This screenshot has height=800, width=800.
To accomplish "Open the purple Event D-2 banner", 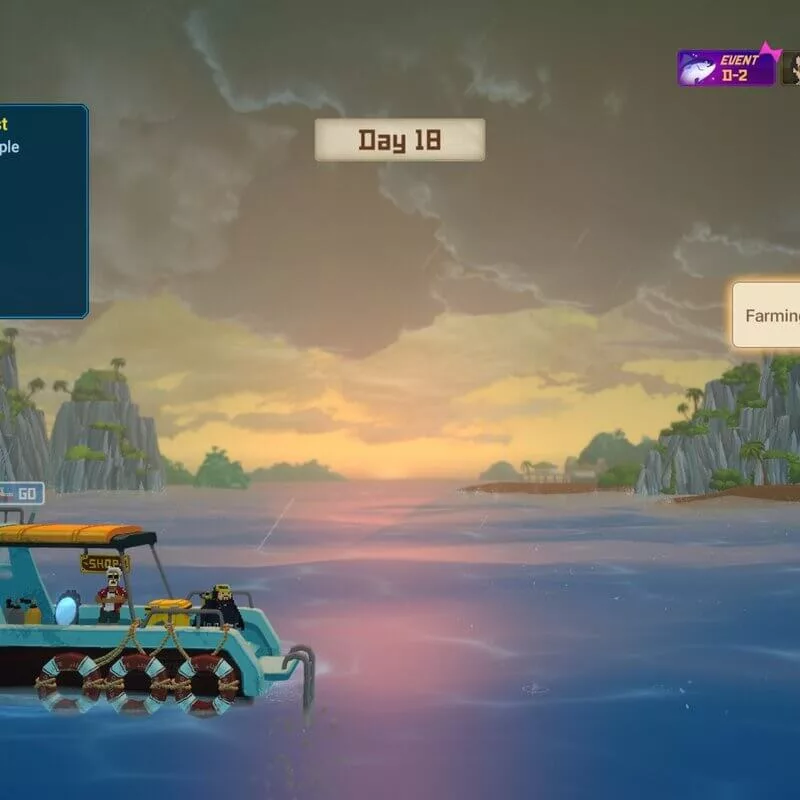I will [727, 68].
